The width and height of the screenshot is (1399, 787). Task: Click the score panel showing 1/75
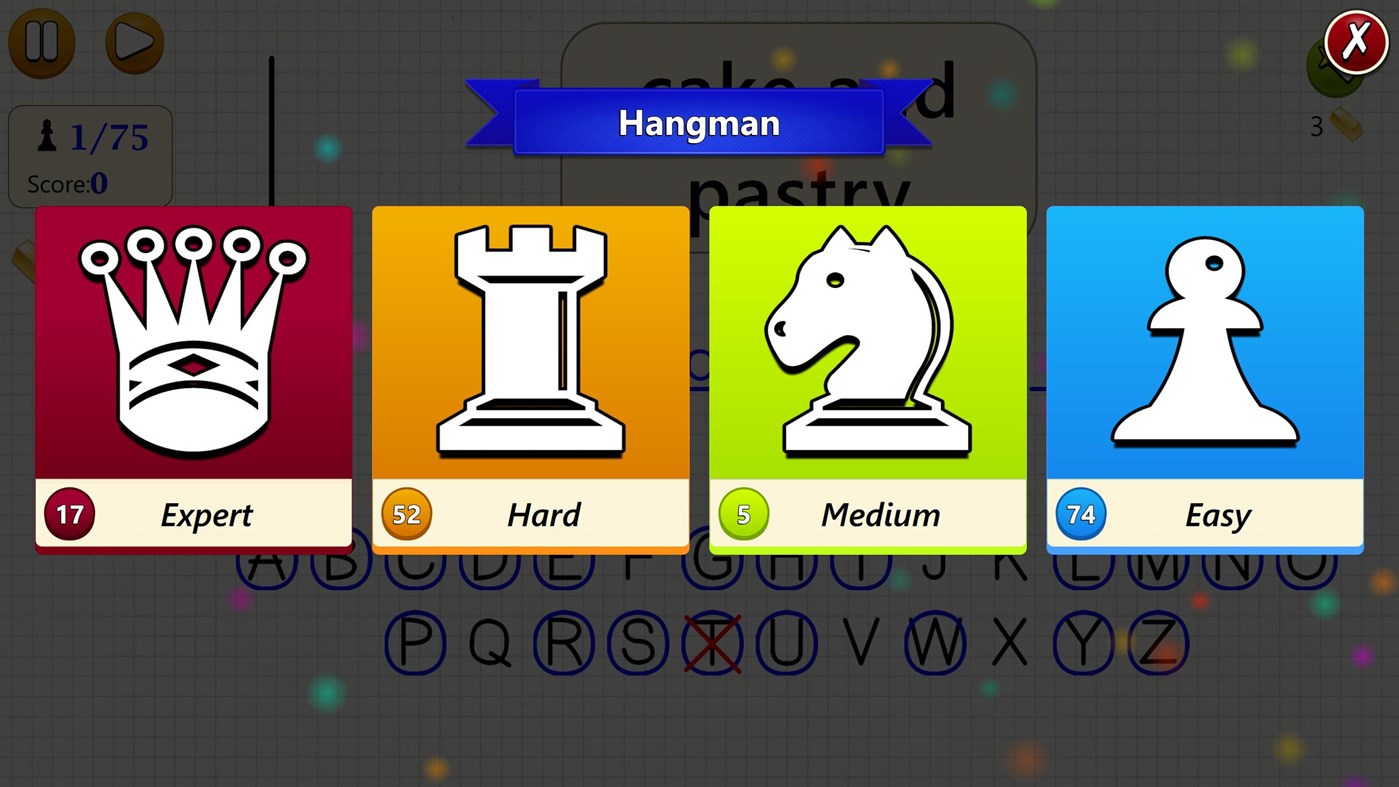90,155
